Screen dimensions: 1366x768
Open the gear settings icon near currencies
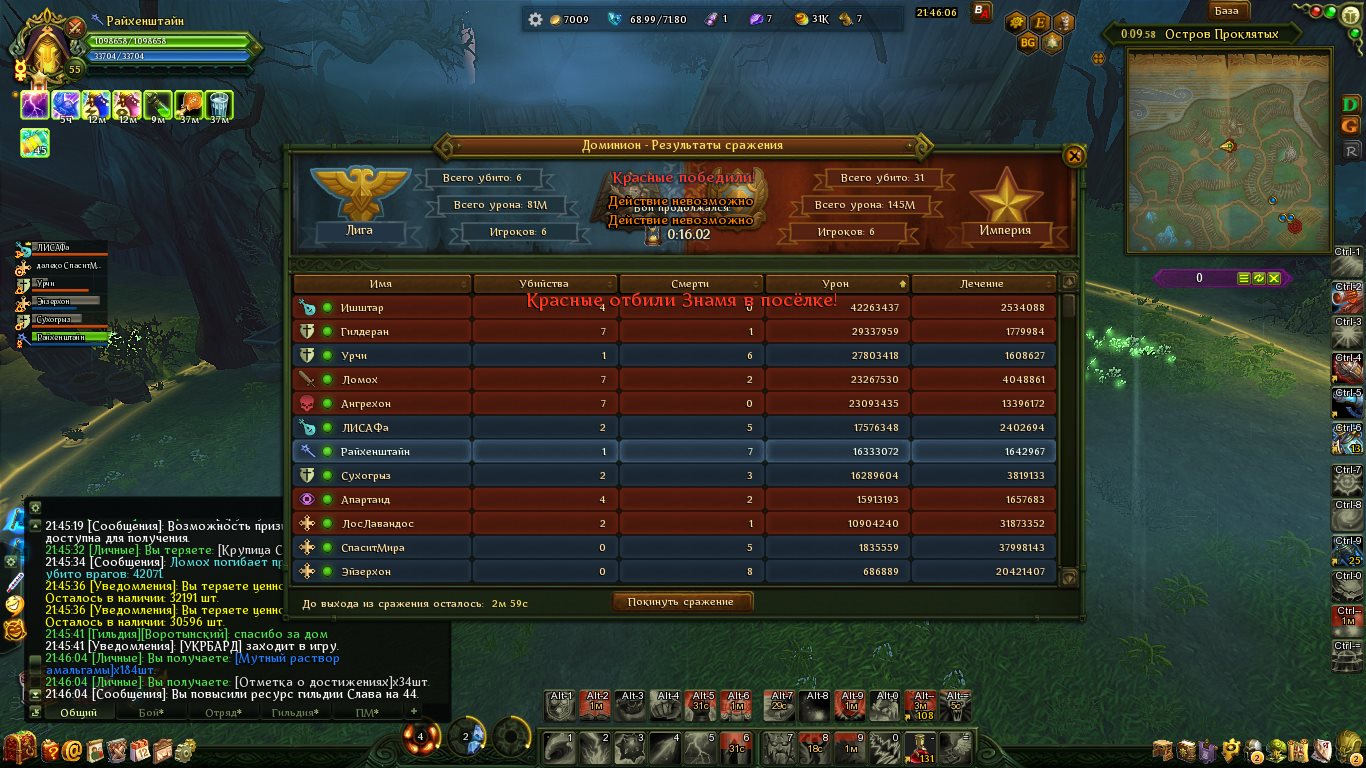click(x=535, y=19)
